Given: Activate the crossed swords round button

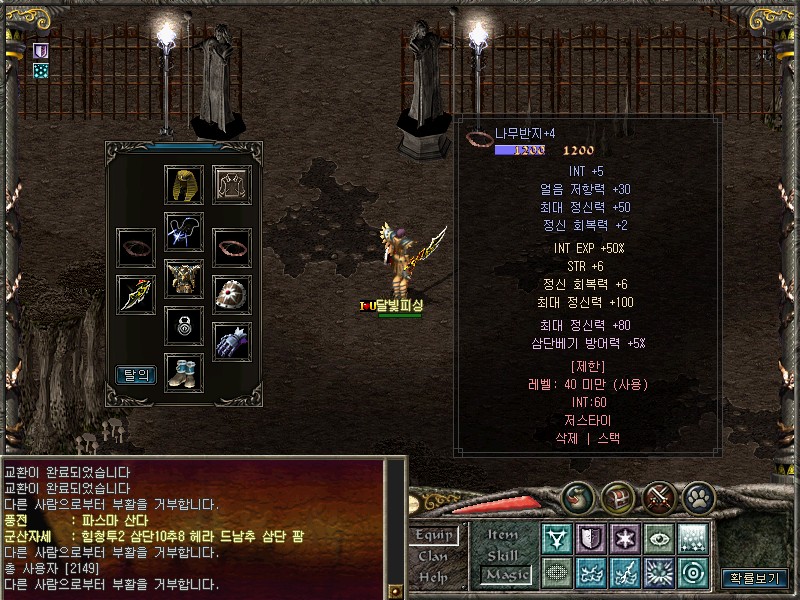Looking at the screenshot, I should click(x=658, y=497).
